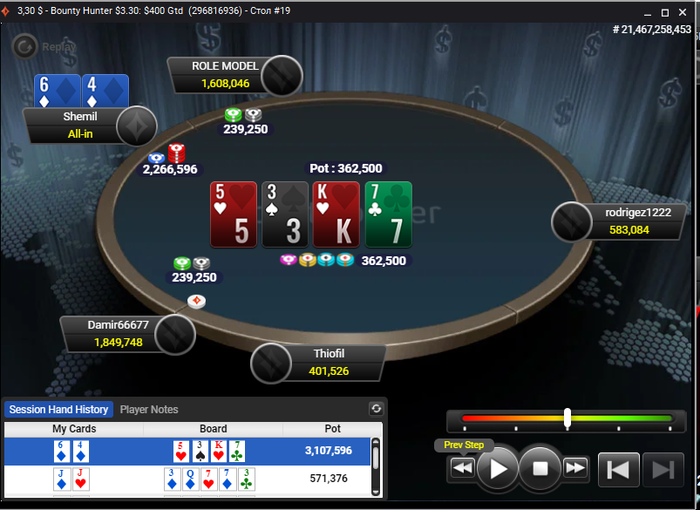
Task: Stop the hand replay
Action: 540,467
